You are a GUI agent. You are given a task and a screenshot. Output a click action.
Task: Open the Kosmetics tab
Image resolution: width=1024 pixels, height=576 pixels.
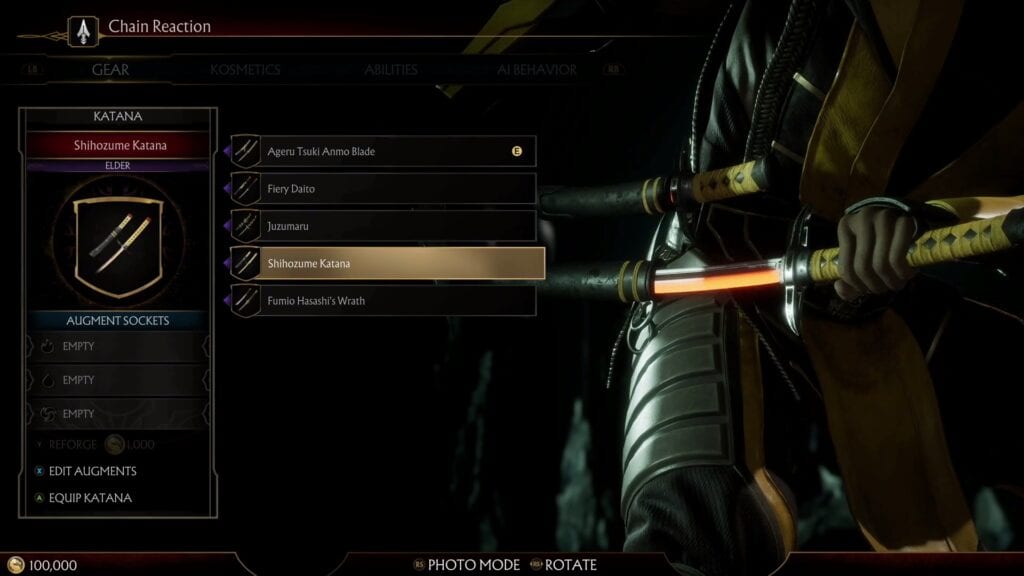tap(245, 70)
